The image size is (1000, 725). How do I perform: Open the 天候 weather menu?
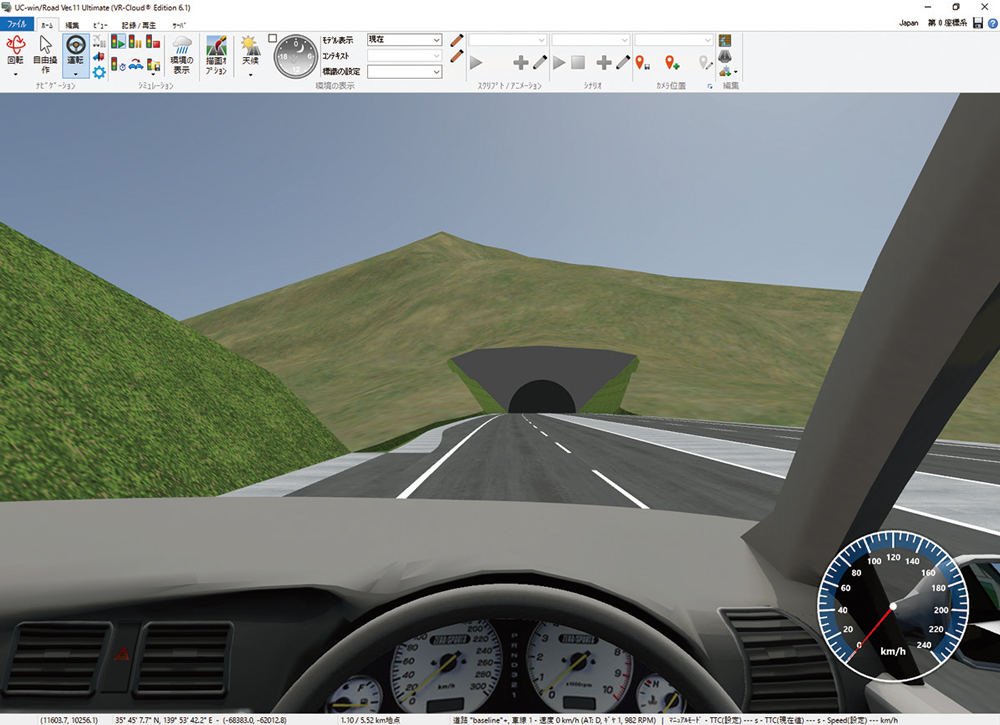[x=249, y=55]
